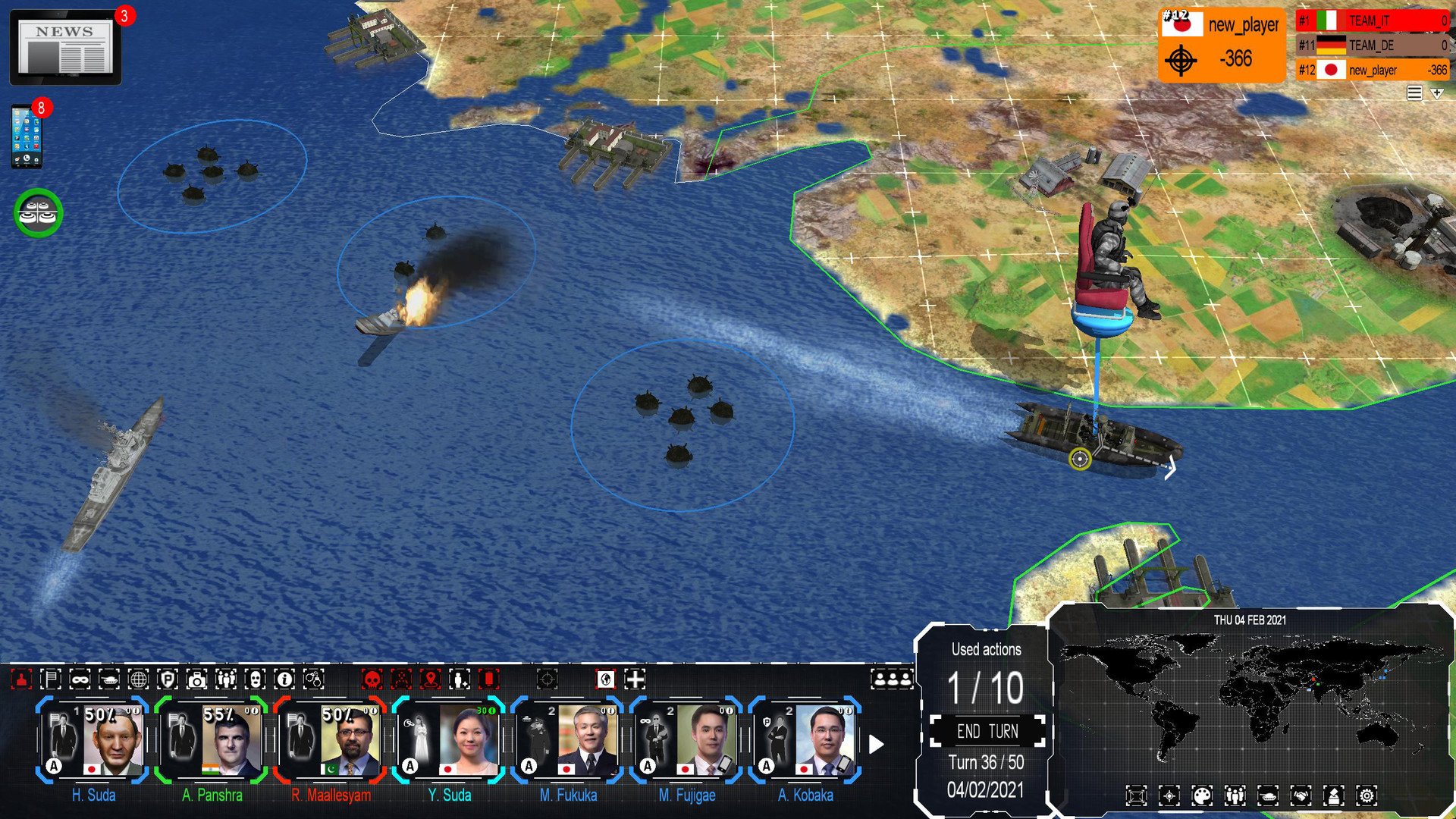Open the hamburger menu below the team scores
Image resolution: width=1456 pixels, height=819 pixels.
[1415, 93]
